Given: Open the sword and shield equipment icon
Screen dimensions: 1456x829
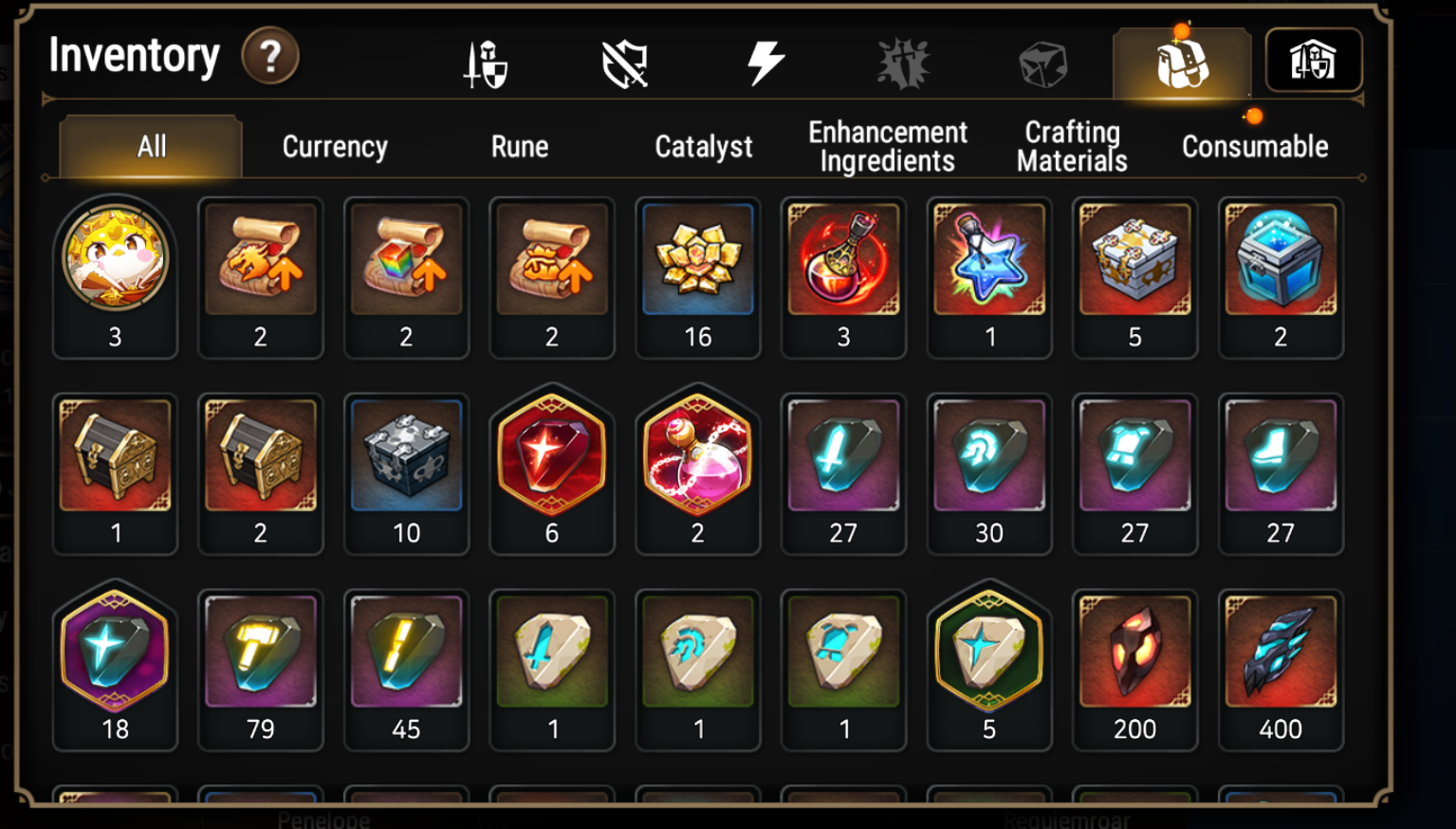Looking at the screenshot, I should [485, 62].
